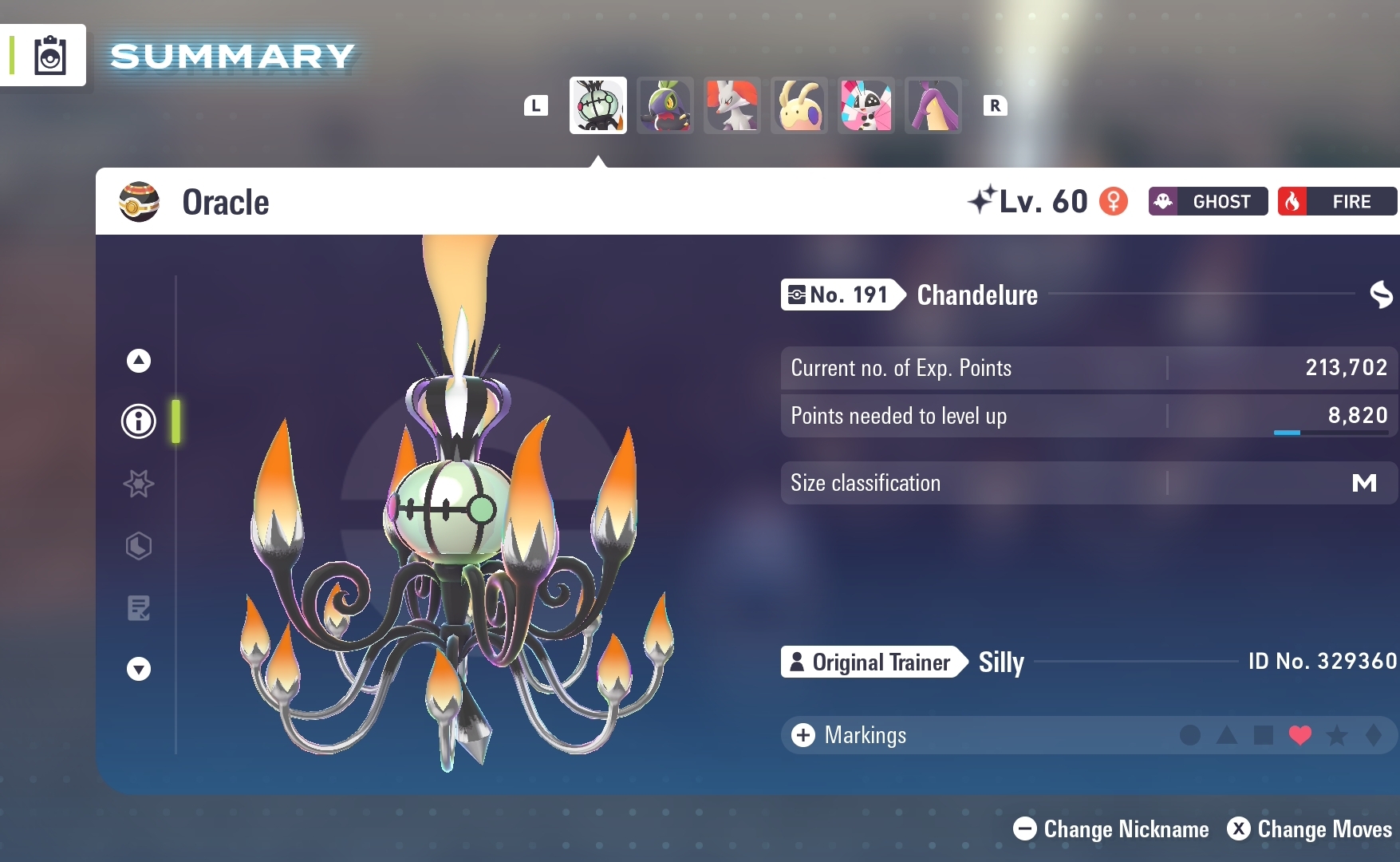Image resolution: width=1400 pixels, height=862 pixels.
Task: Pick the pink and blue clown party member
Action: (x=866, y=105)
